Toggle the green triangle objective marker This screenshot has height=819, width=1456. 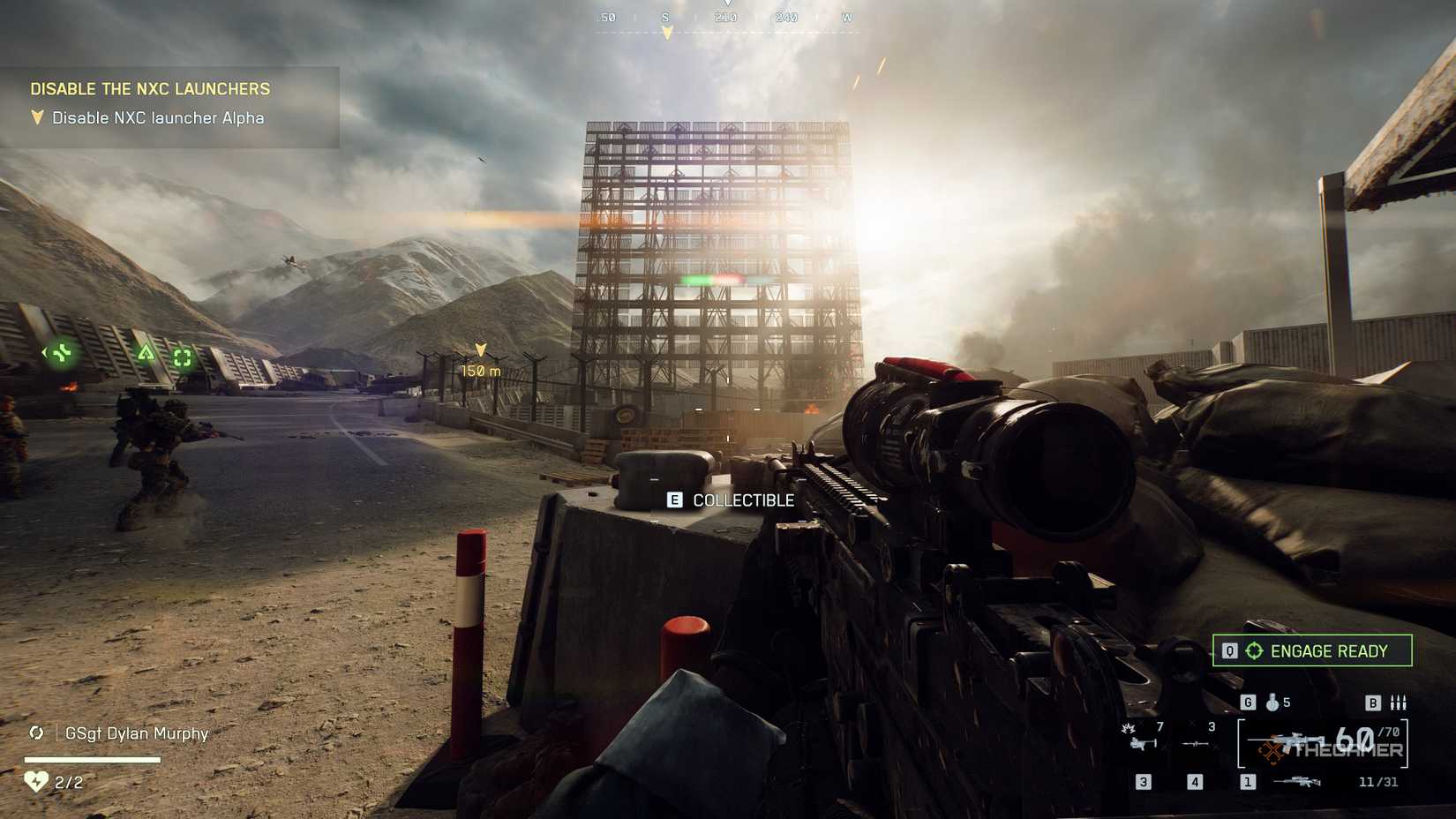145,353
